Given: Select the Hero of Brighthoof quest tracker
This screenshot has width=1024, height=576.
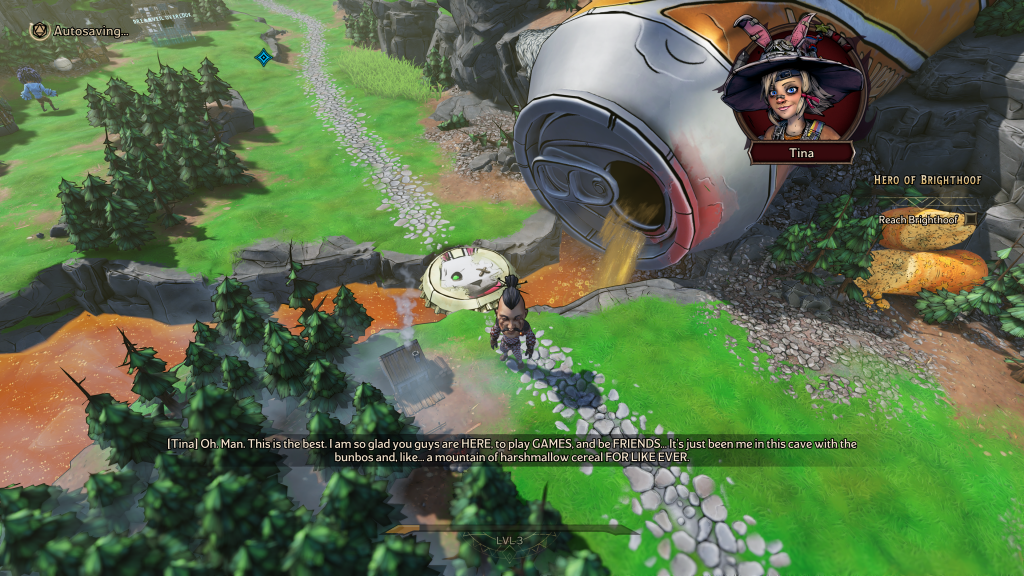Looking at the screenshot, I should 927,180.
